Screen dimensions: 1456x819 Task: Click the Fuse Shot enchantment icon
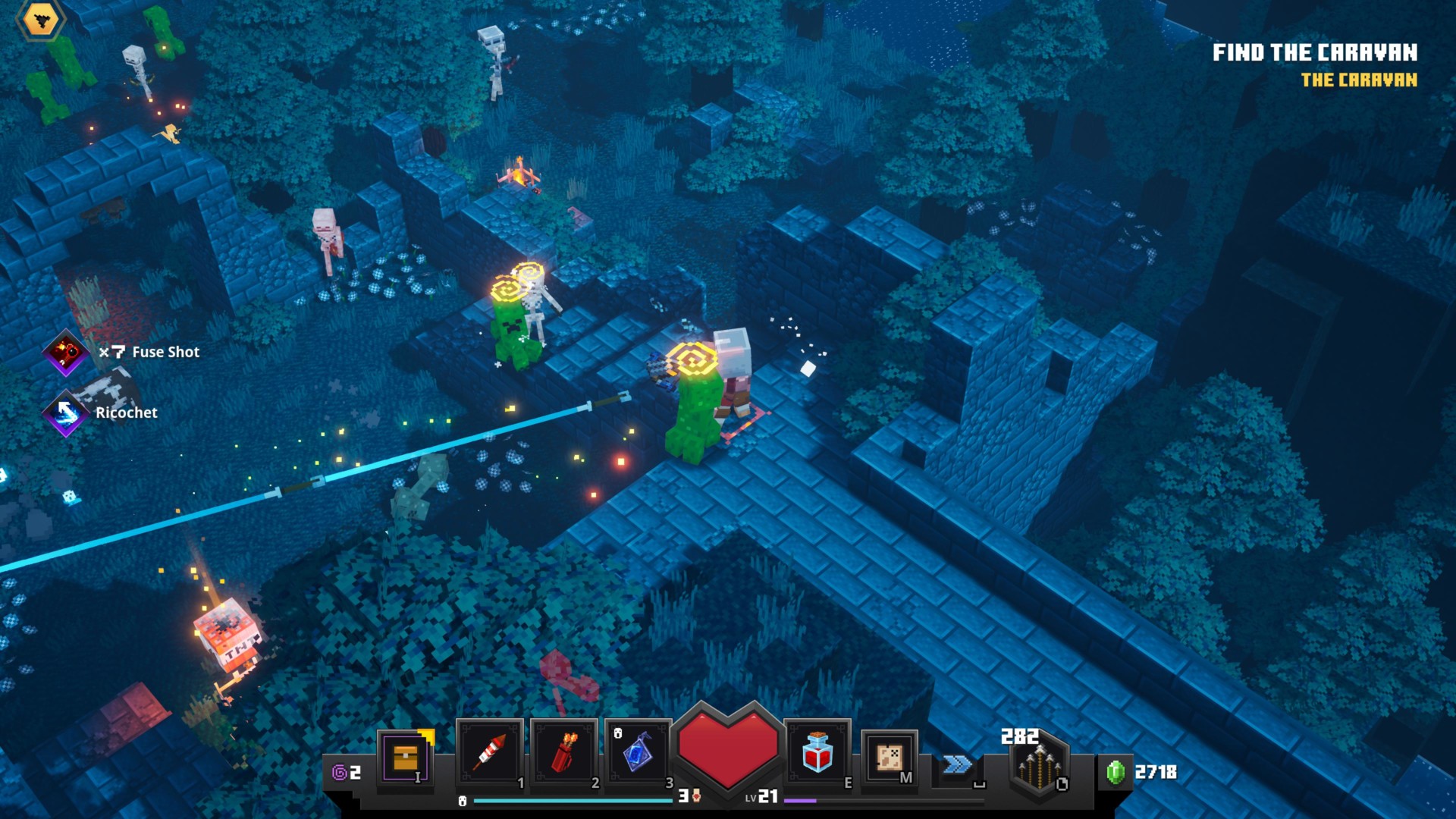[65, 352]
